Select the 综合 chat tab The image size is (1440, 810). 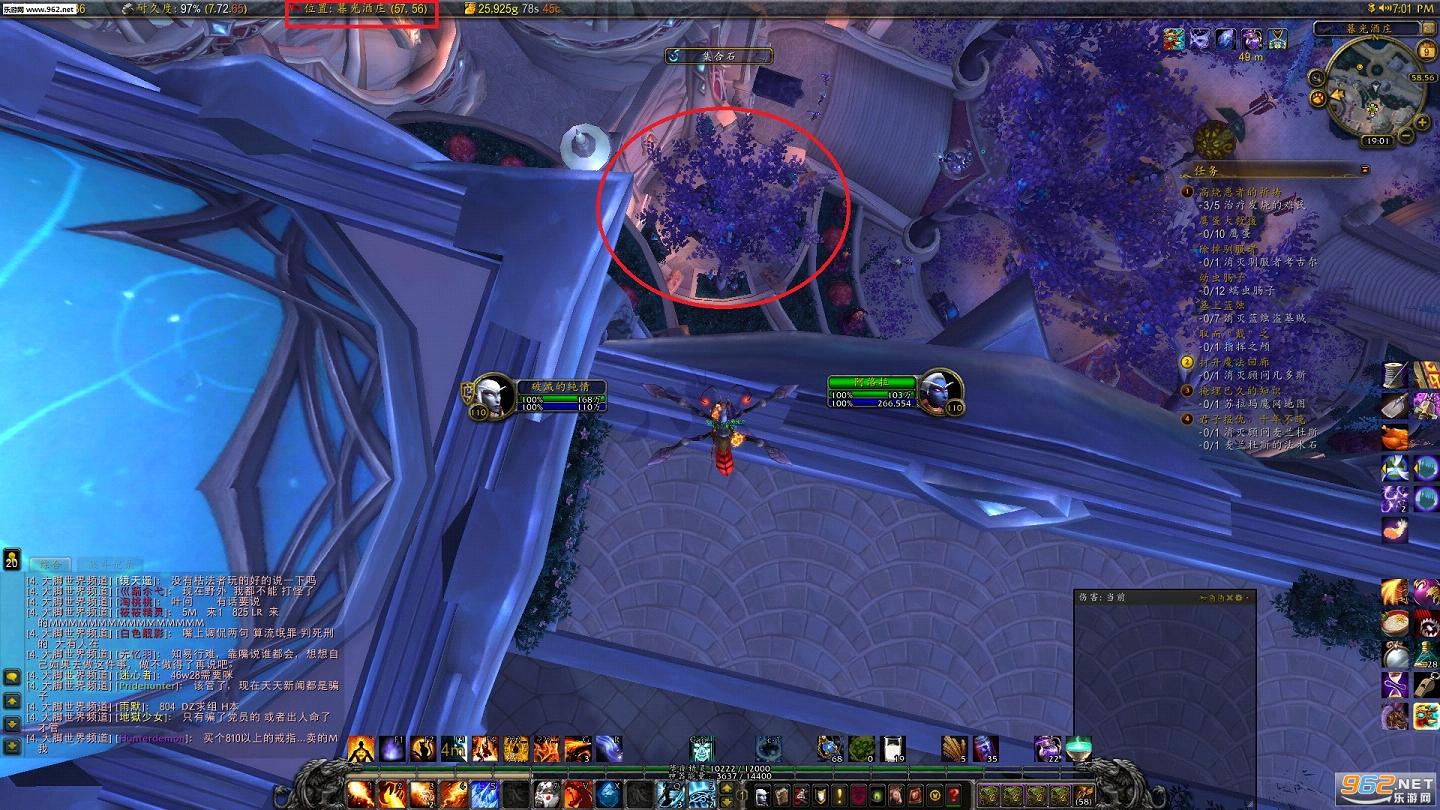click(x=49, y=565)
